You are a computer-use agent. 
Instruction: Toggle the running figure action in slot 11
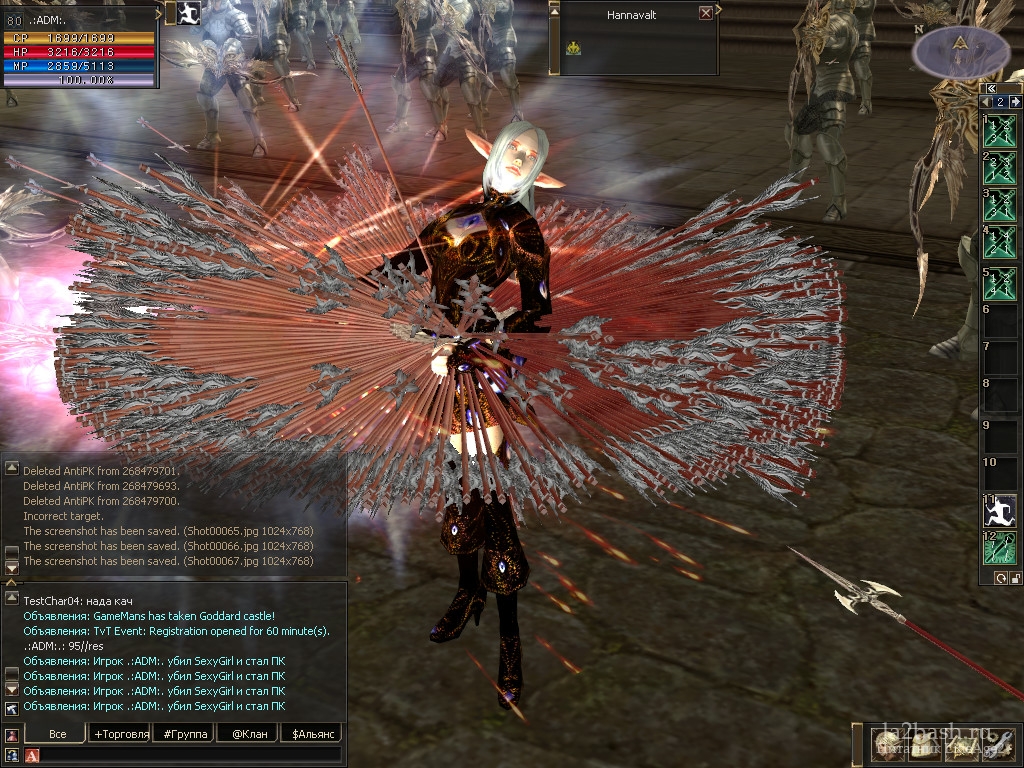pyautogui.click(x=1000, y=511)
